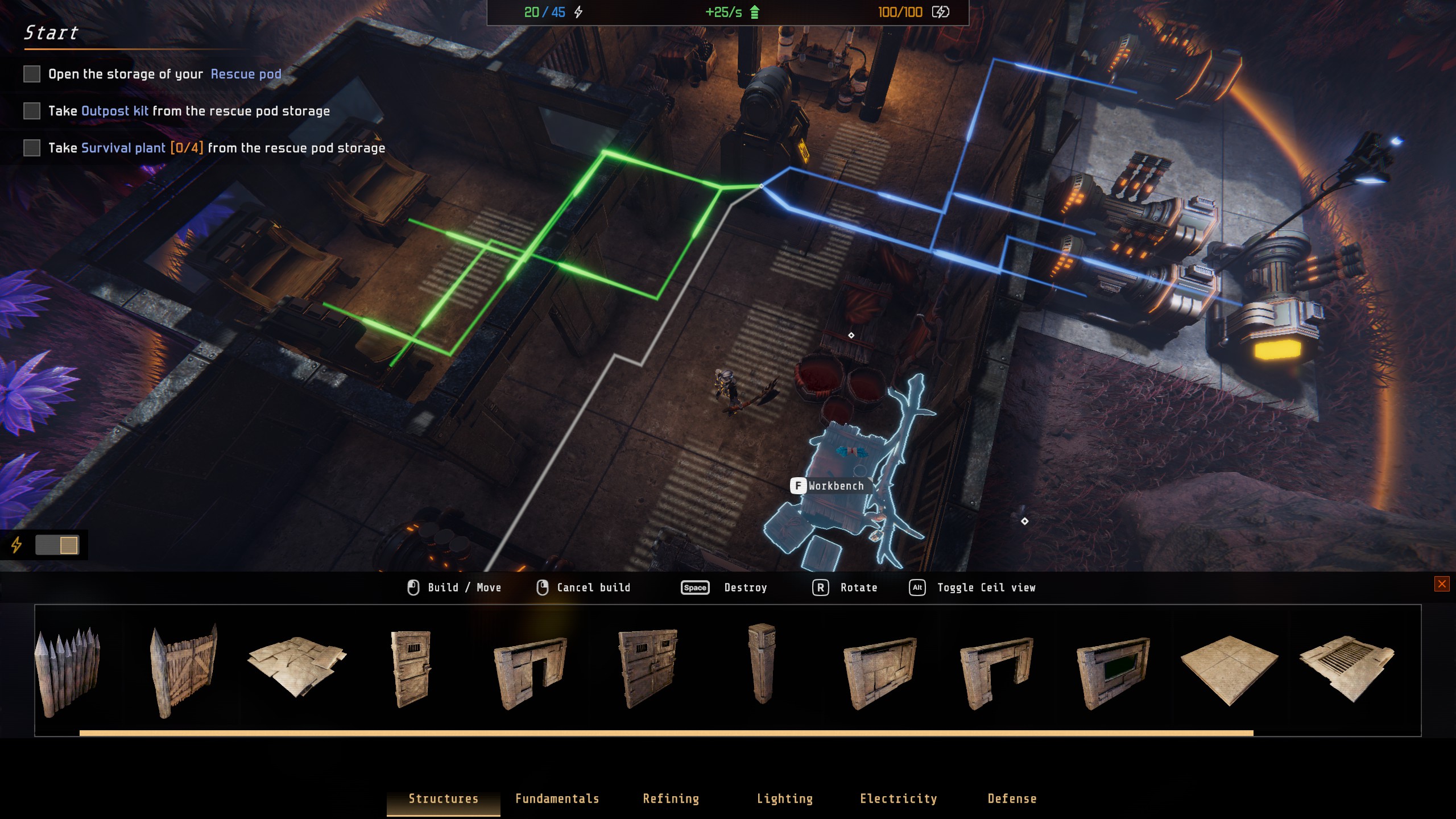Choose the double door structure
Screen dimensions: 1456x819
click(x=648, y=668)
